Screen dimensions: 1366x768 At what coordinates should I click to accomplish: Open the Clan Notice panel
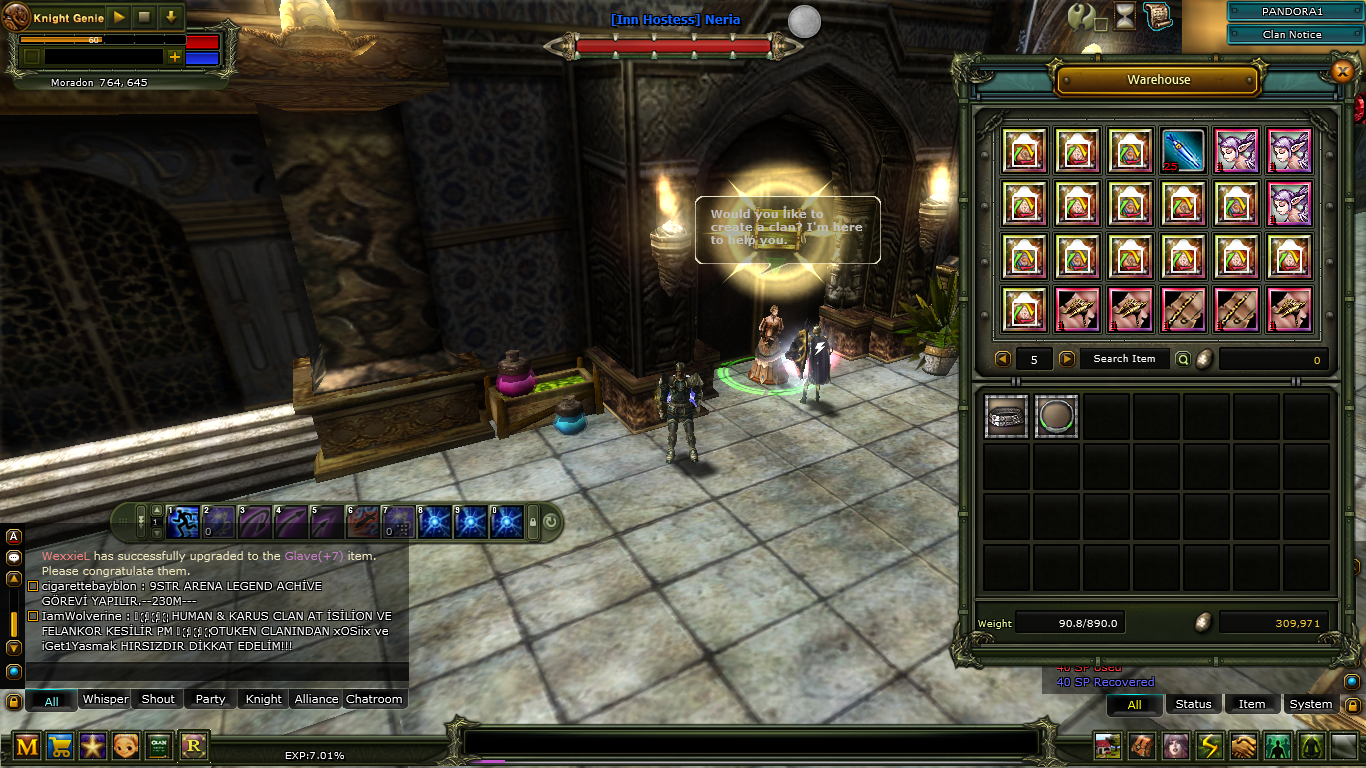[1293, 35]
